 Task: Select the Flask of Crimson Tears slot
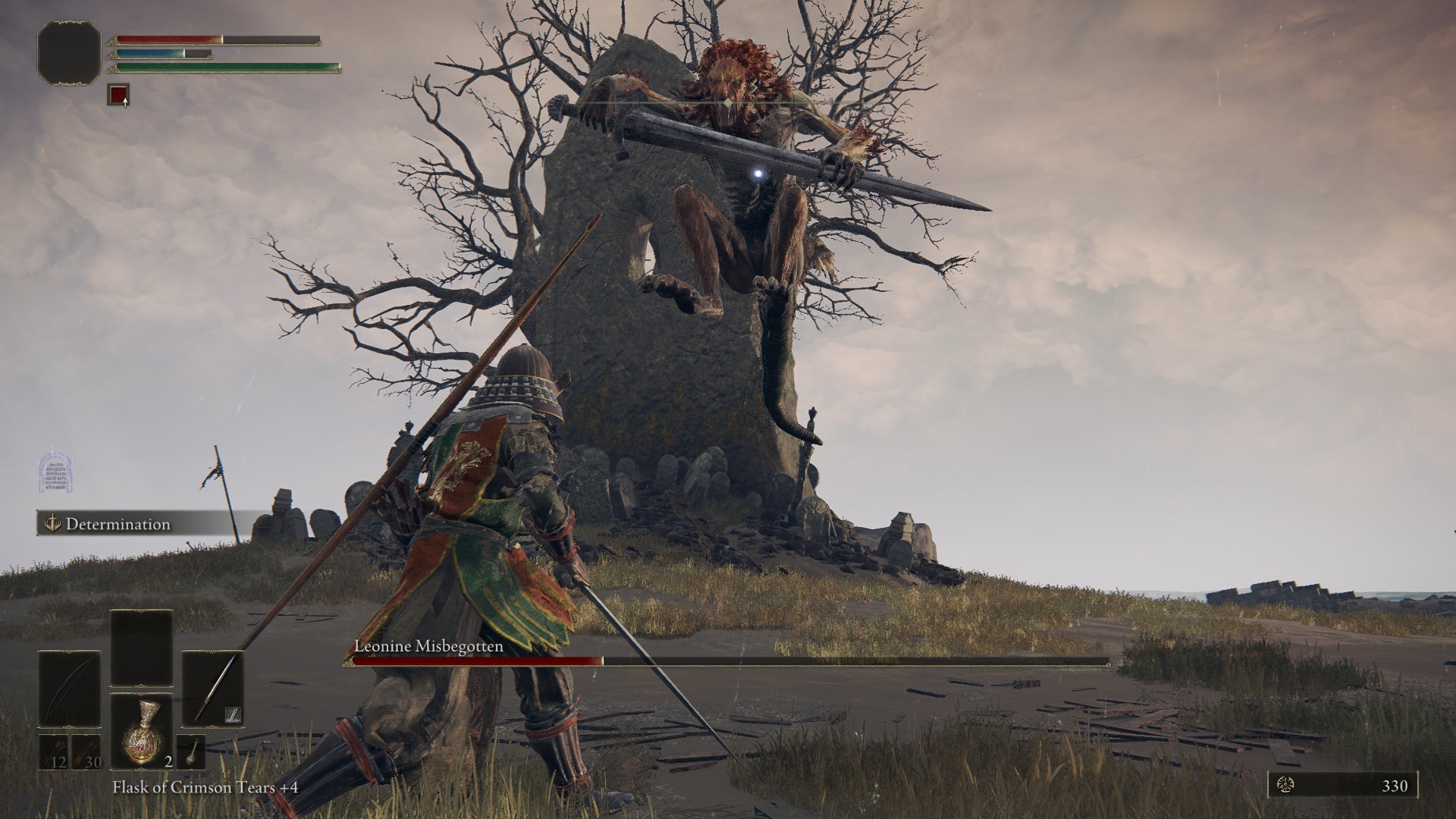tap(143, 731)
